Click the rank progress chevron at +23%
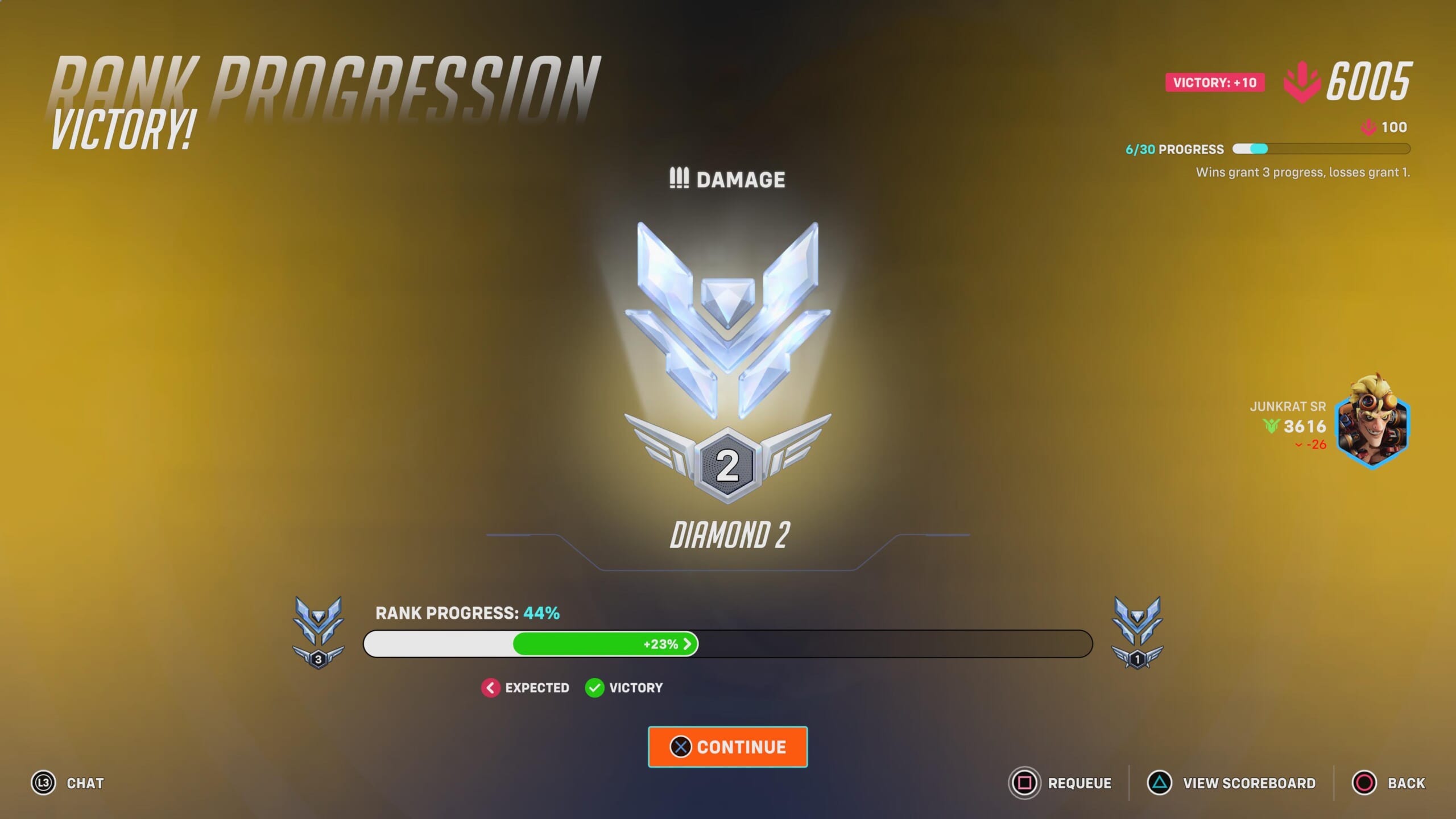Viewport: 1456px width, 819px height. click(688, 643)
